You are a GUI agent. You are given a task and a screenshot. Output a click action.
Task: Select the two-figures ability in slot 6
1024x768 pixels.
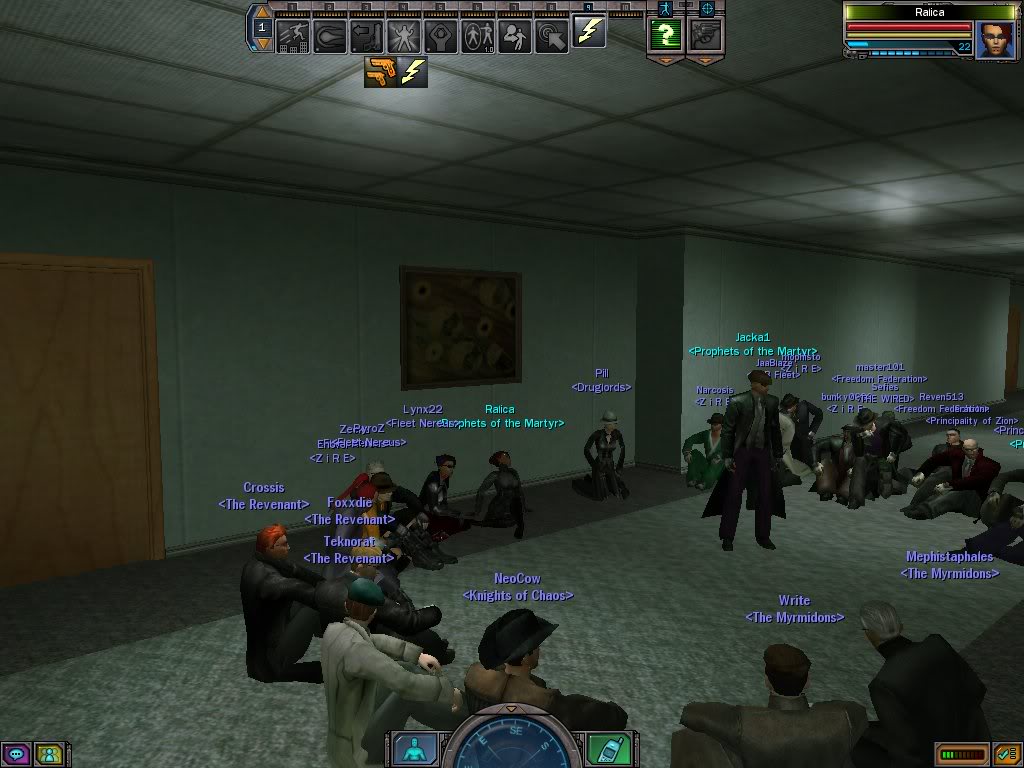[x=478, y=36]
